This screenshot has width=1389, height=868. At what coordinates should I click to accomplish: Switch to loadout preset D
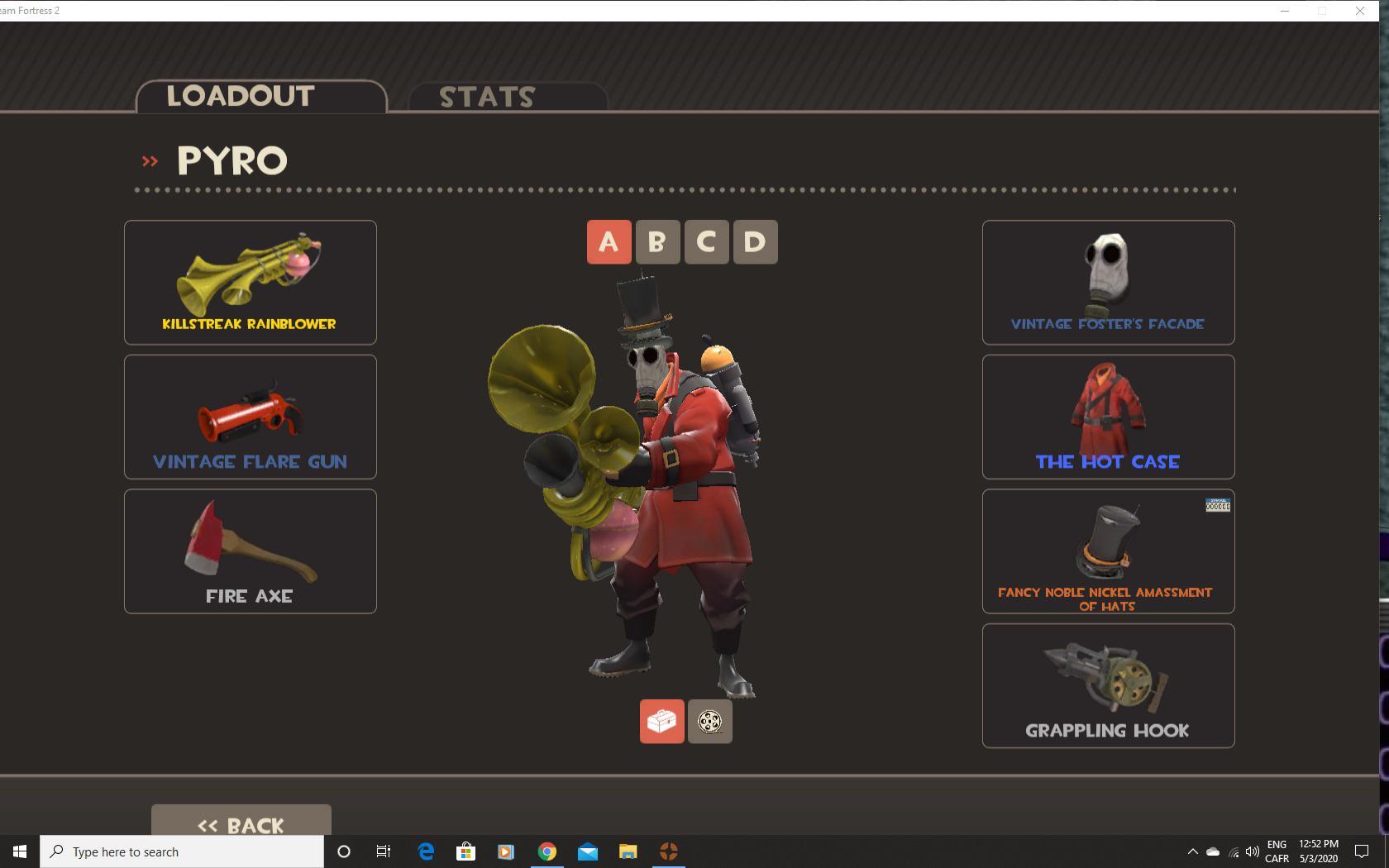pos(754,241)
